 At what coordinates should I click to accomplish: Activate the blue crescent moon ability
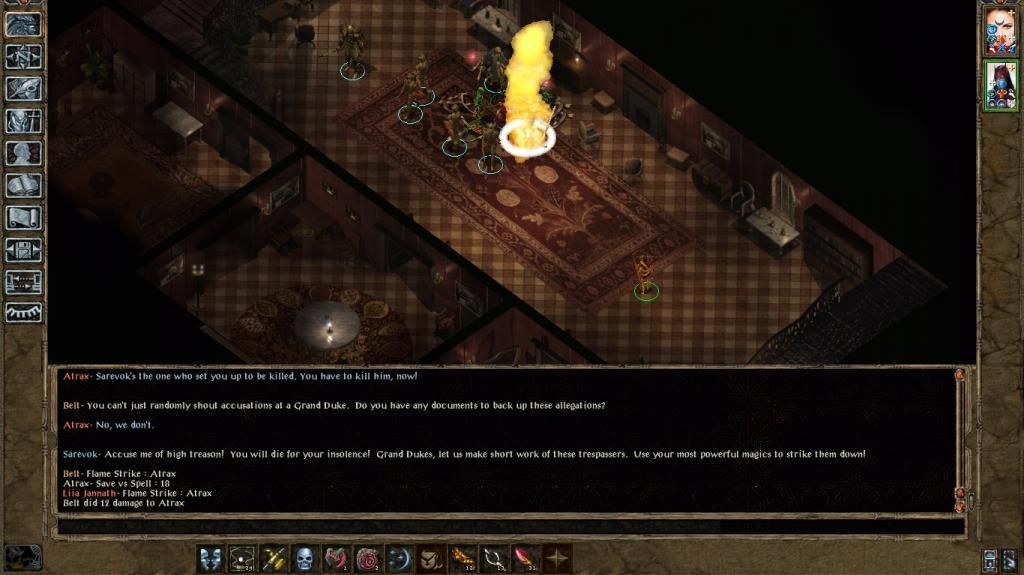click(x=400, y=559)
